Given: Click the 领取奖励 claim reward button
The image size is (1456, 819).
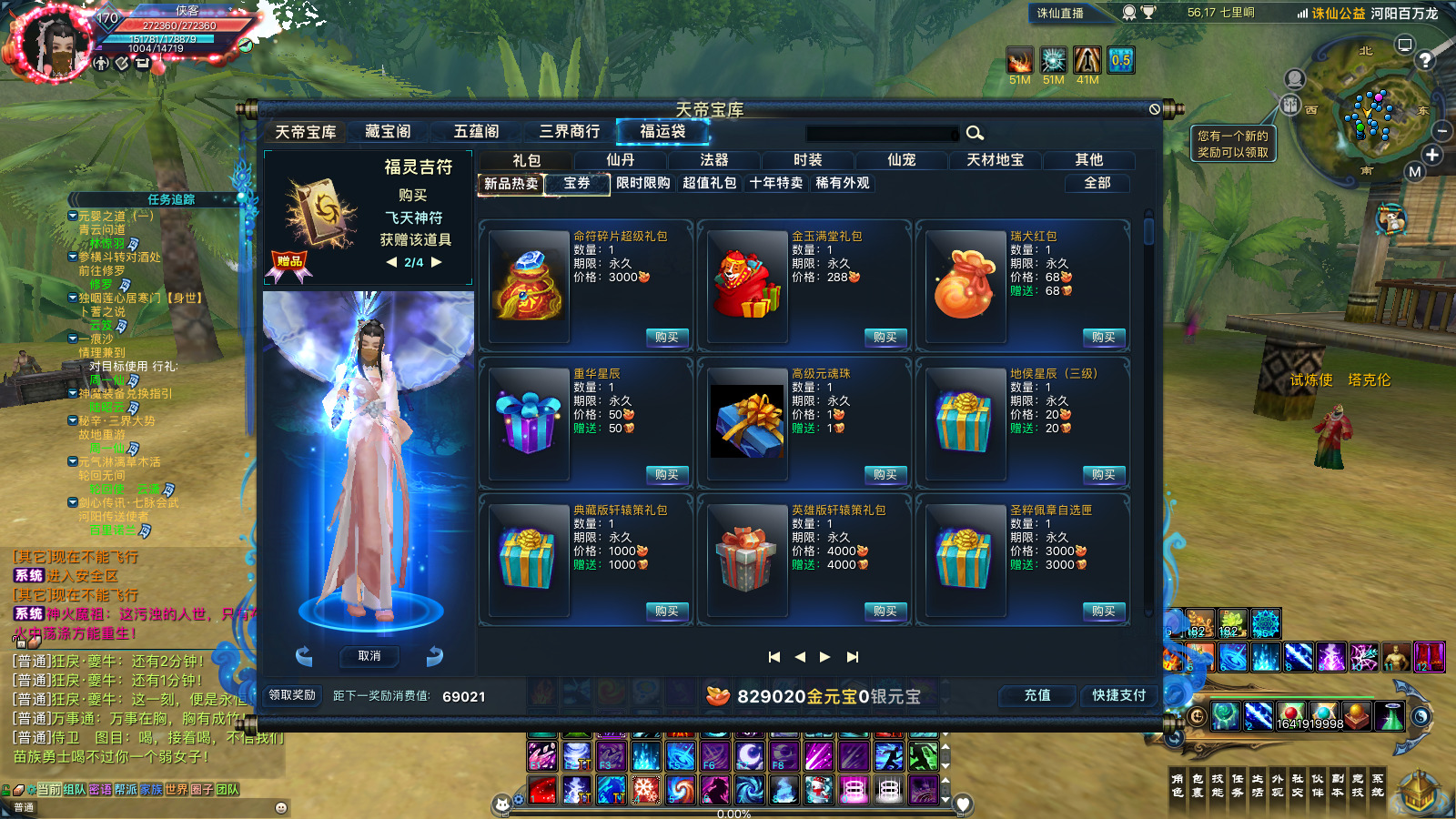Looking at the screenshot, I should 293,696.
